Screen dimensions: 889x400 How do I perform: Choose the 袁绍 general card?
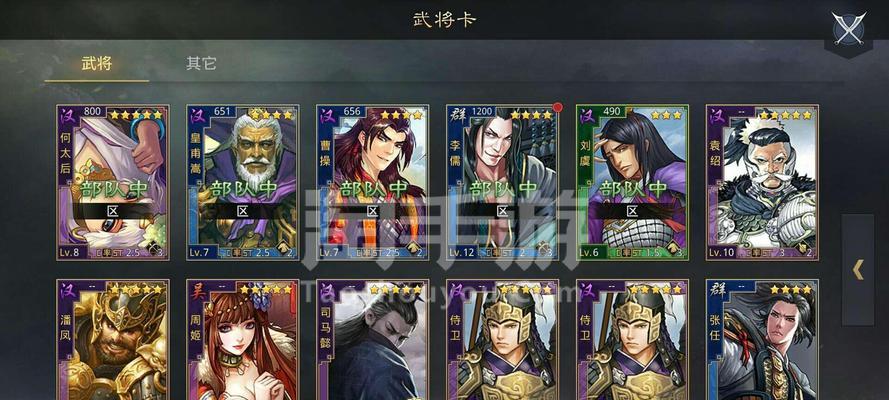[x=762, y=182]
